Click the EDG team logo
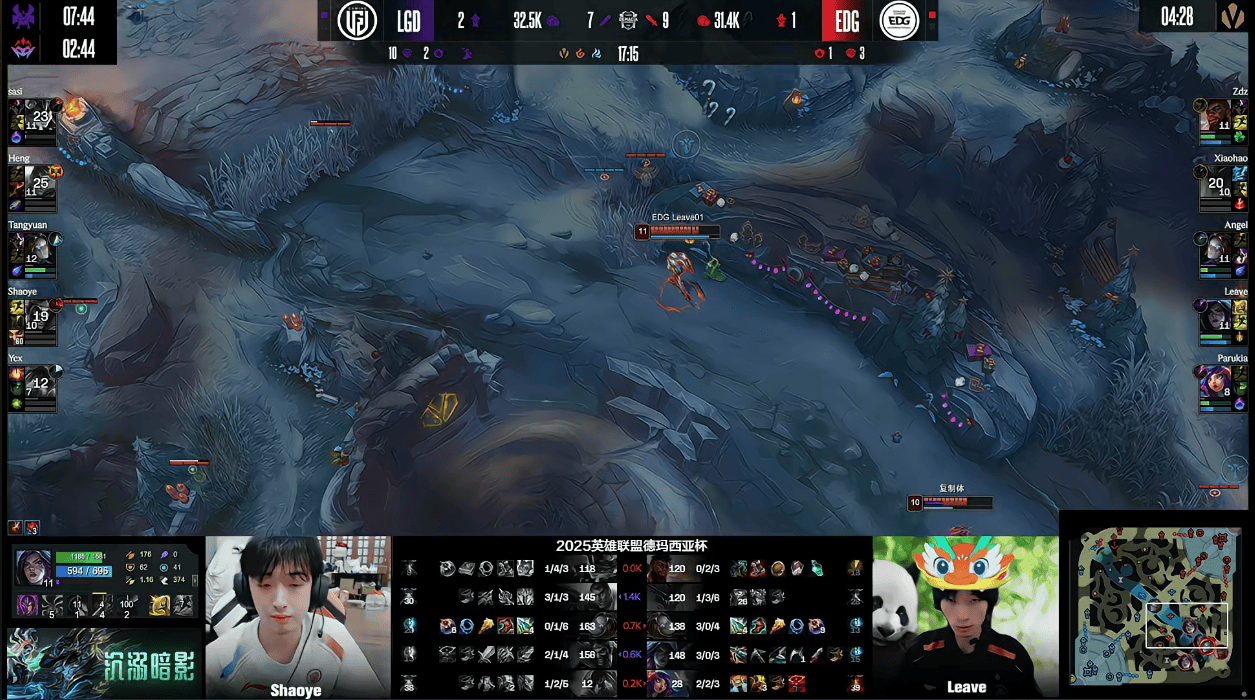The height and width of the screenshot is (700, 1255). coord(898,21)
